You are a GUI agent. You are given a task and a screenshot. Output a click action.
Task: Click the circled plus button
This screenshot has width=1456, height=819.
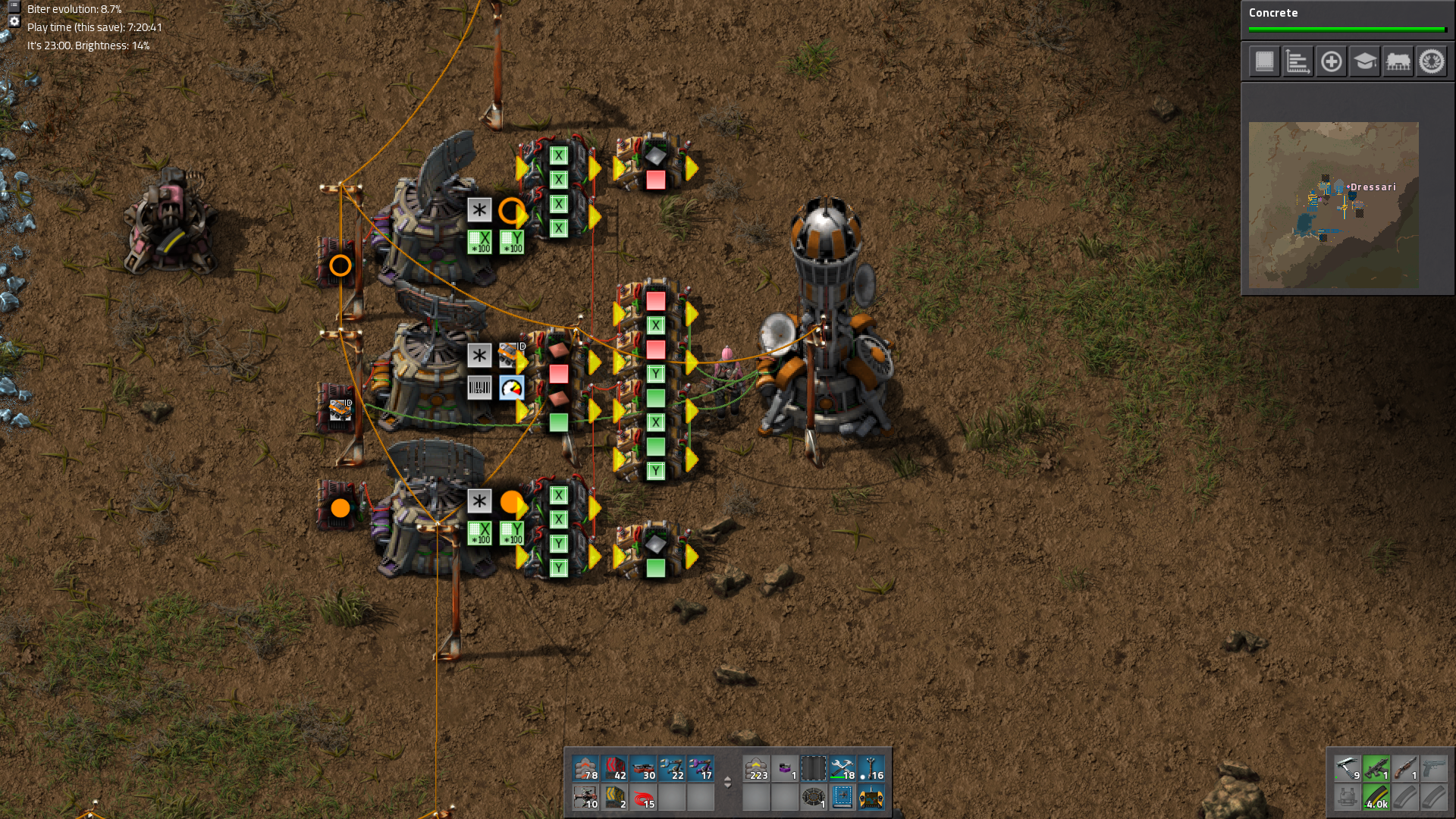(x=1331, y=61)
